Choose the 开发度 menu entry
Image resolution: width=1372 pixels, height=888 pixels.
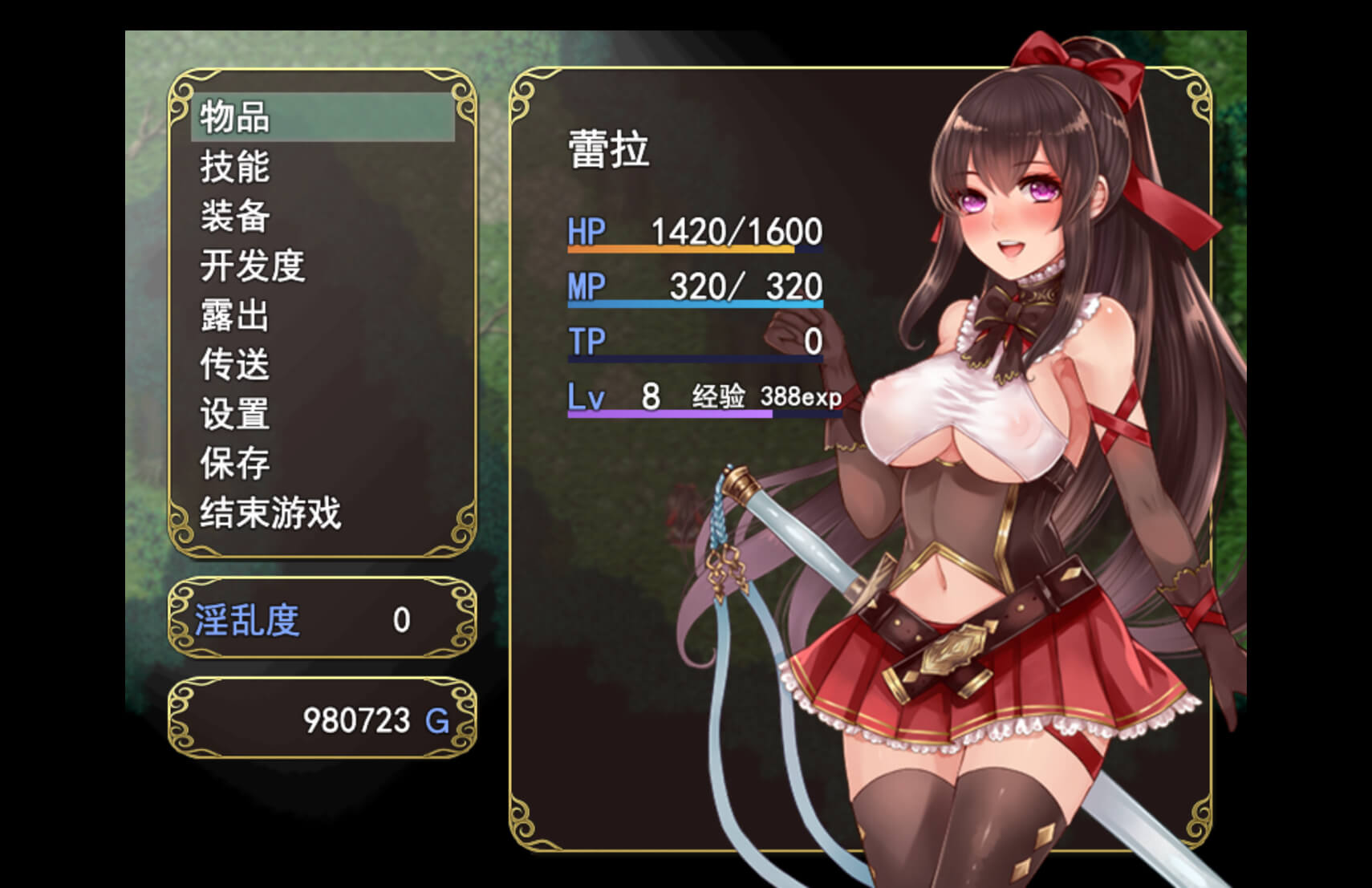253,266
